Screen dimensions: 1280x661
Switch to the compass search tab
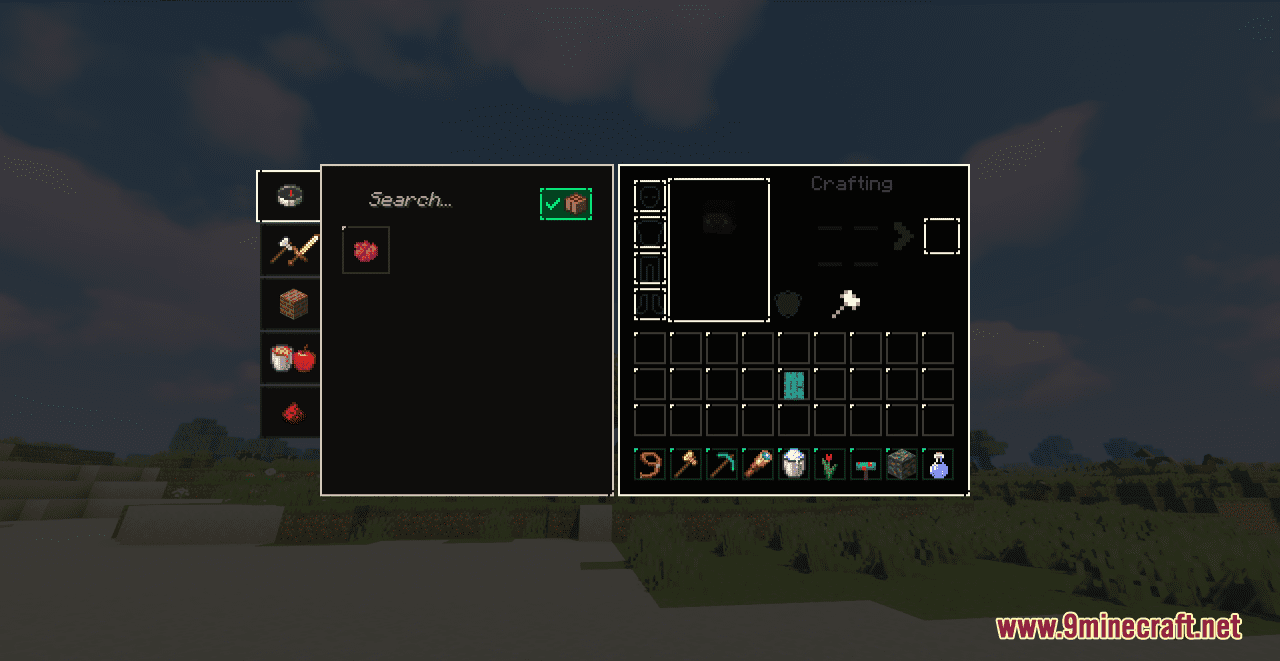click(x=290, y=196)
